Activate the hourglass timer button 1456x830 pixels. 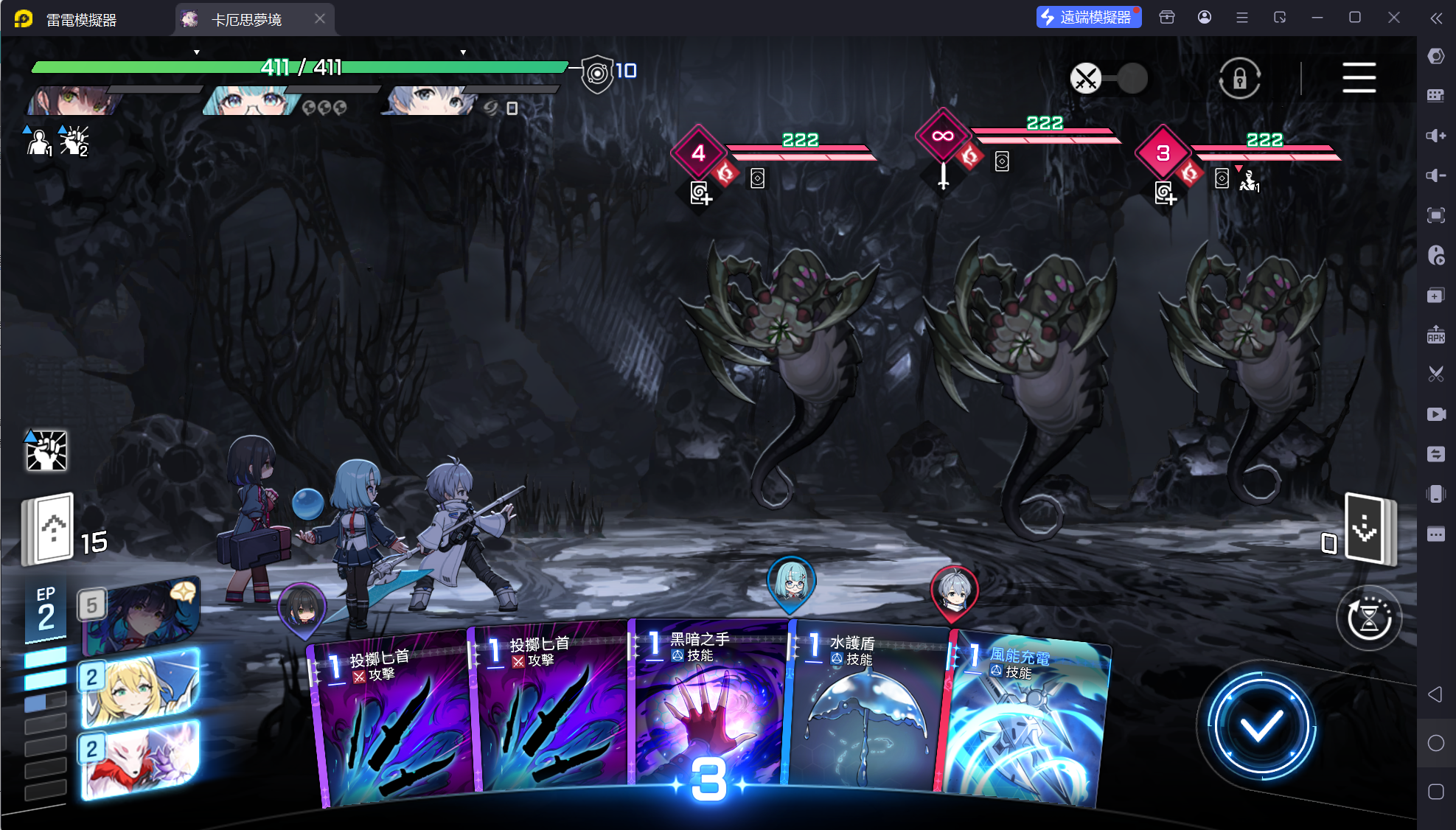(x=1369, y=618)
